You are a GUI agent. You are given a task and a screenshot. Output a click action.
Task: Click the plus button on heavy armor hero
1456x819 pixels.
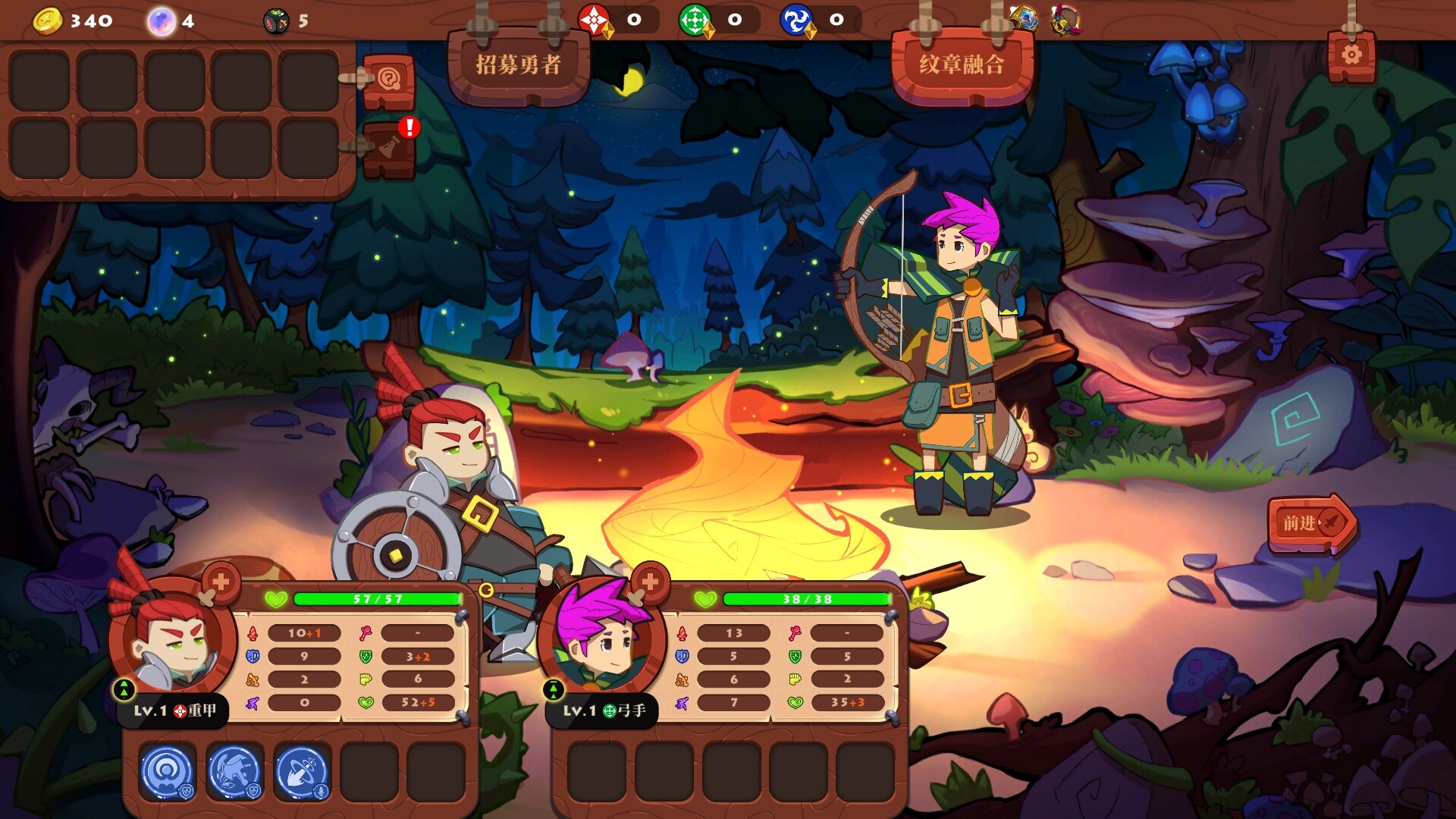(221, 582)
